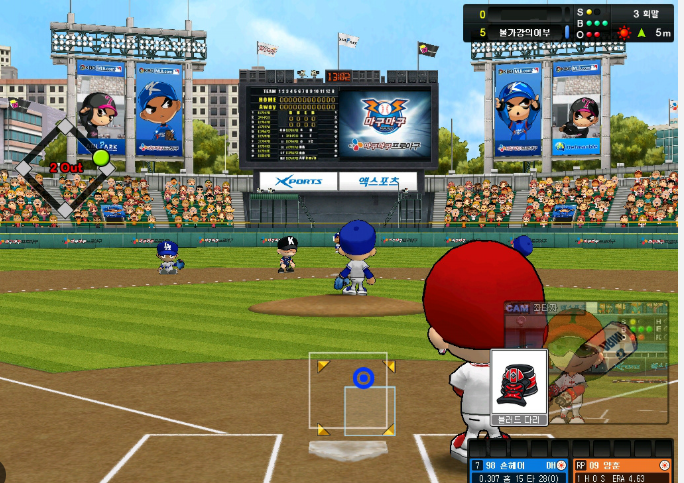
Task: Open the base runner diamond display
Action: [66, 168]
